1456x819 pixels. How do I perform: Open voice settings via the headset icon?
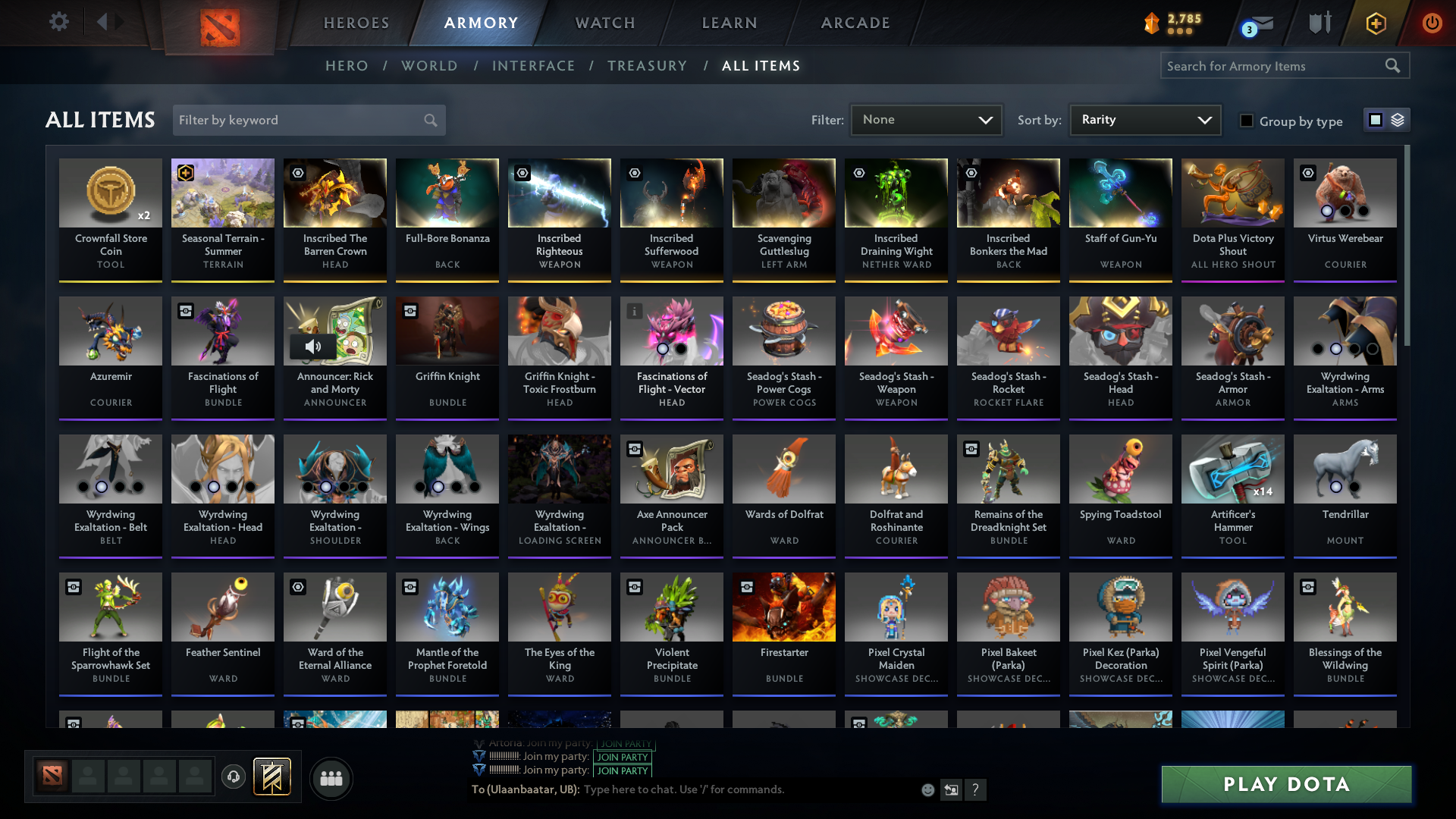(233, 777)
